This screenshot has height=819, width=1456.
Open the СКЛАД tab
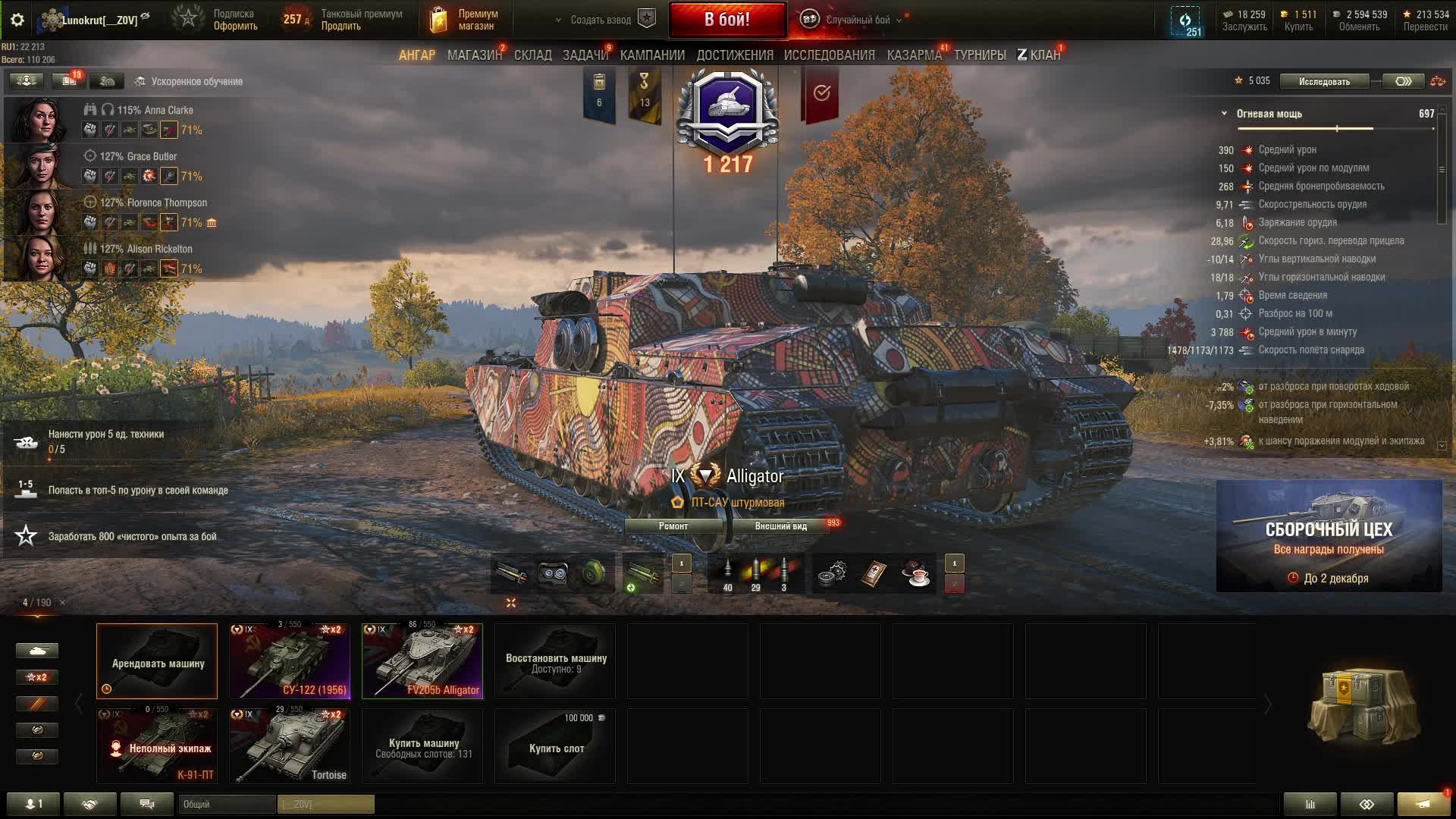532,55
